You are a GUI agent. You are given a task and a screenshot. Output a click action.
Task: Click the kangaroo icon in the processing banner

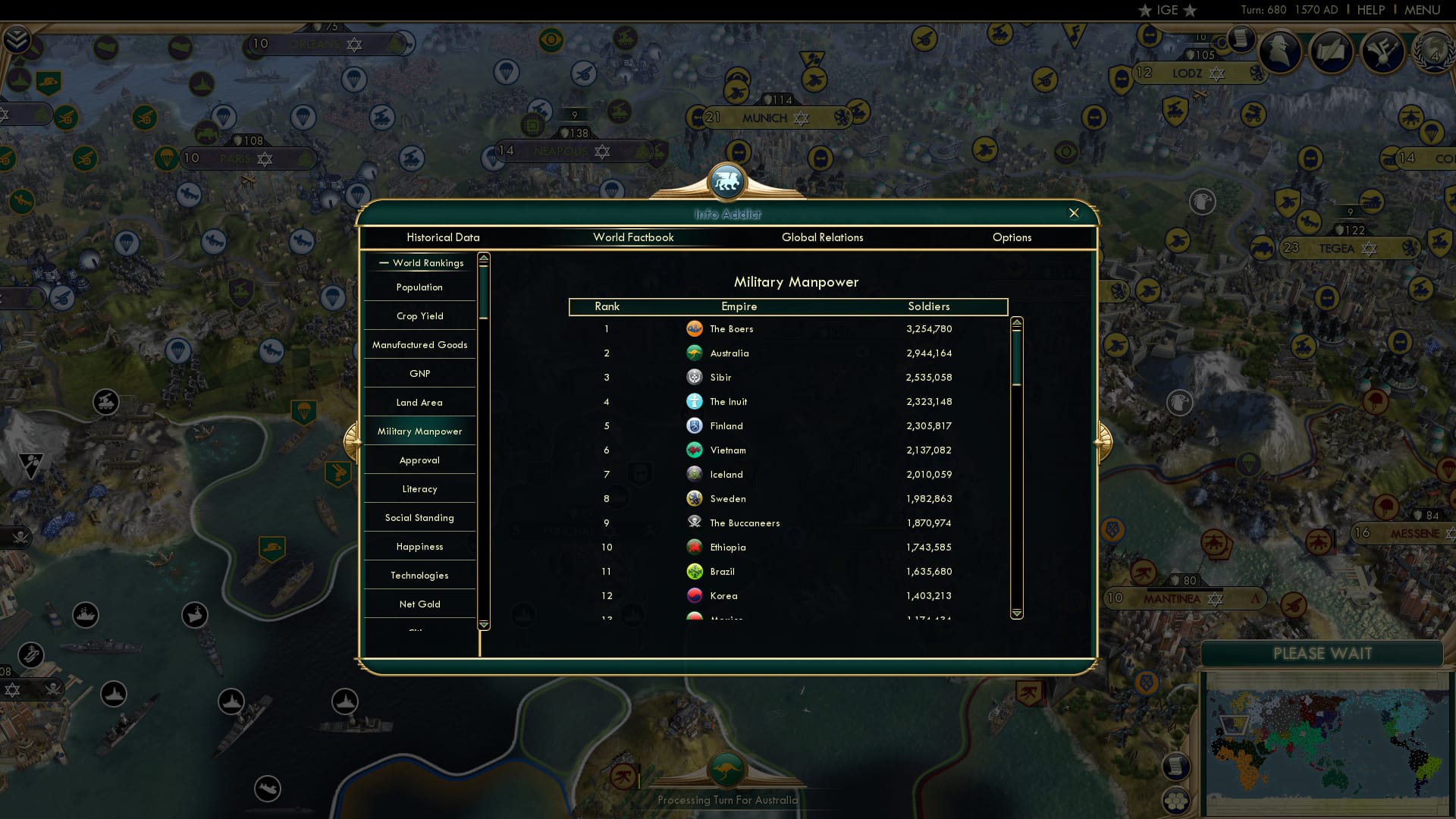(727, 769)
